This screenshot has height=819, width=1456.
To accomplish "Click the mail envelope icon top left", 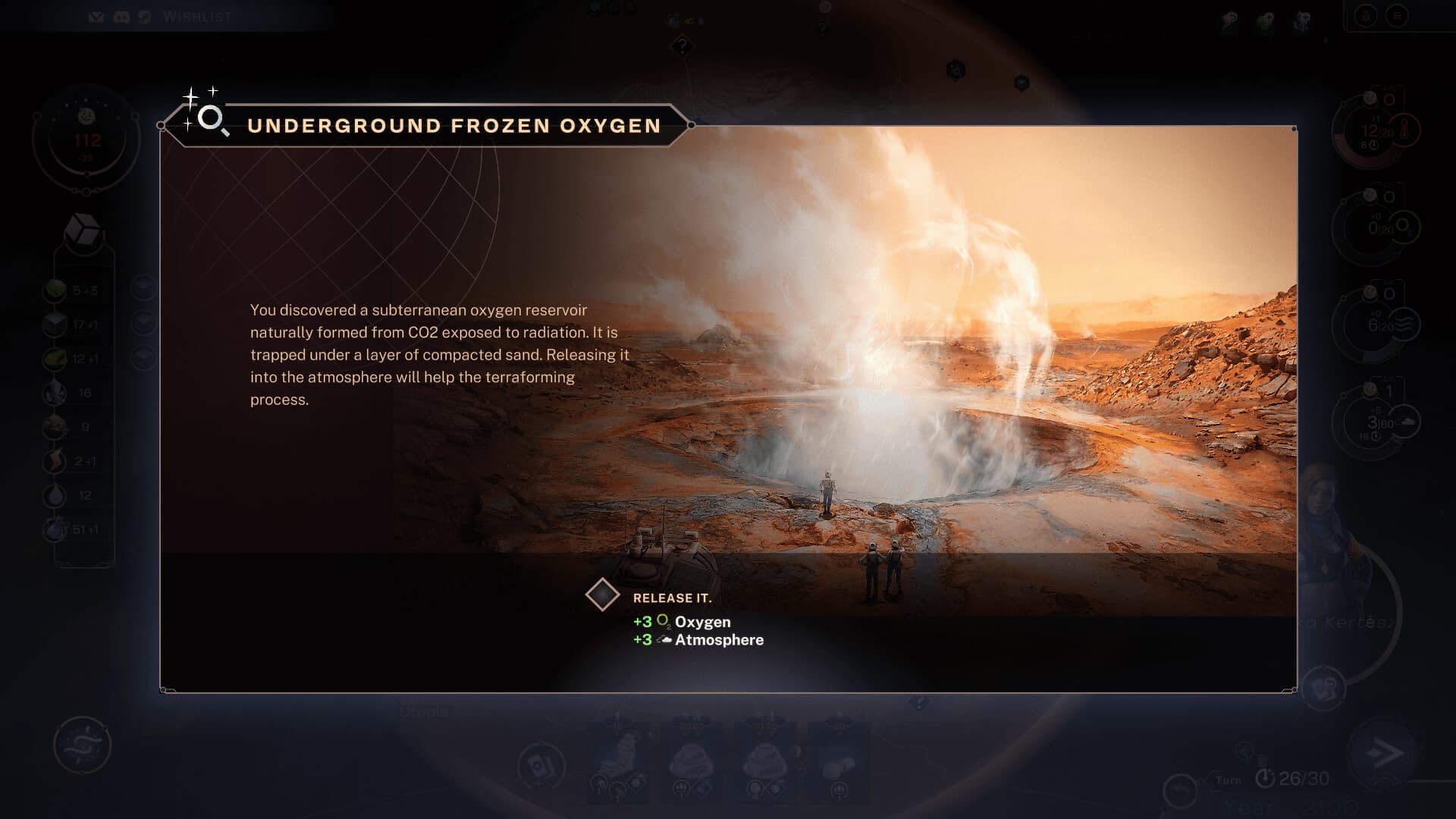I will [x=97, y=16].
